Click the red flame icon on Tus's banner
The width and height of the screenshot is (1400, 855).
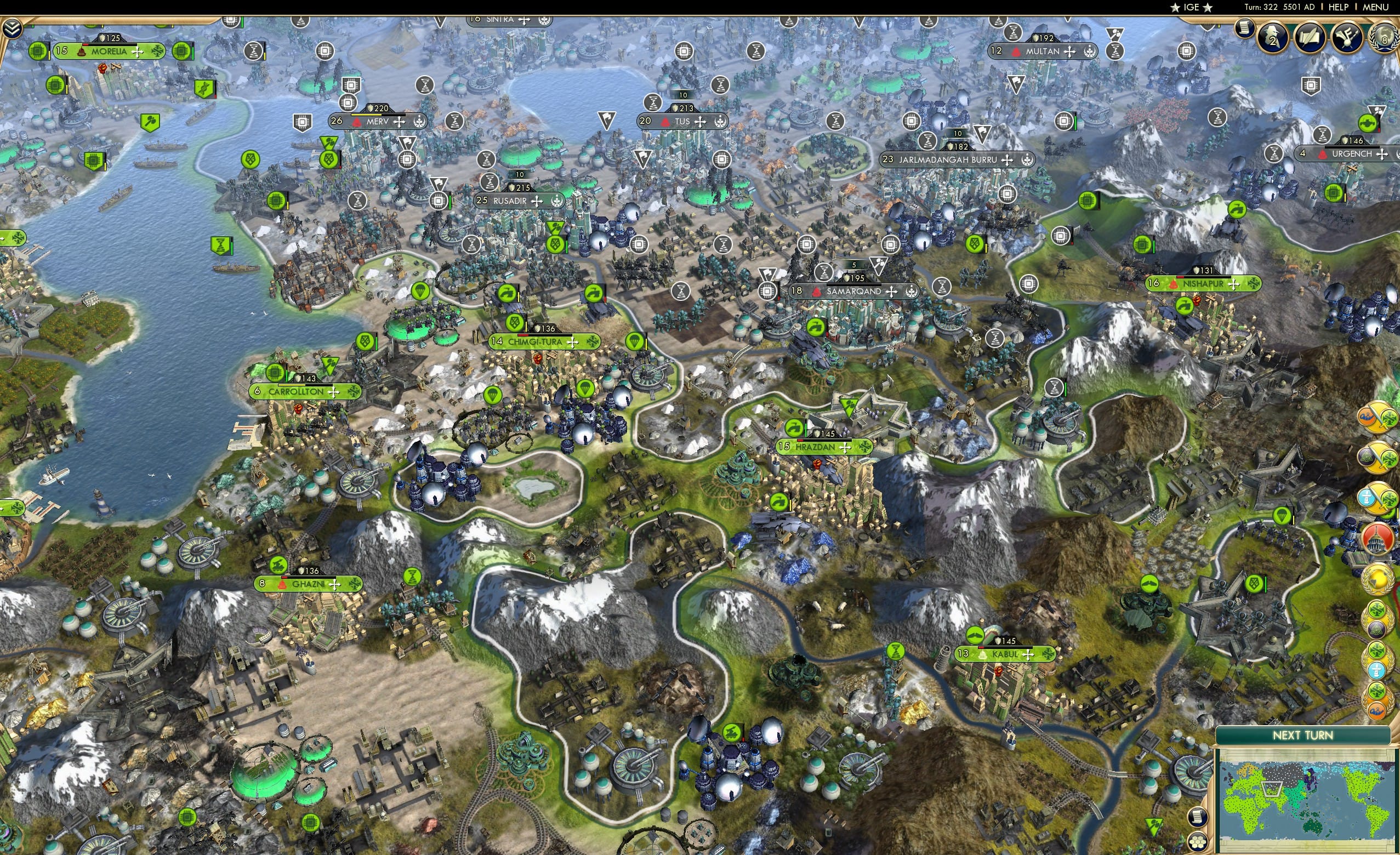pyautogui.click(x=665, y=123)
